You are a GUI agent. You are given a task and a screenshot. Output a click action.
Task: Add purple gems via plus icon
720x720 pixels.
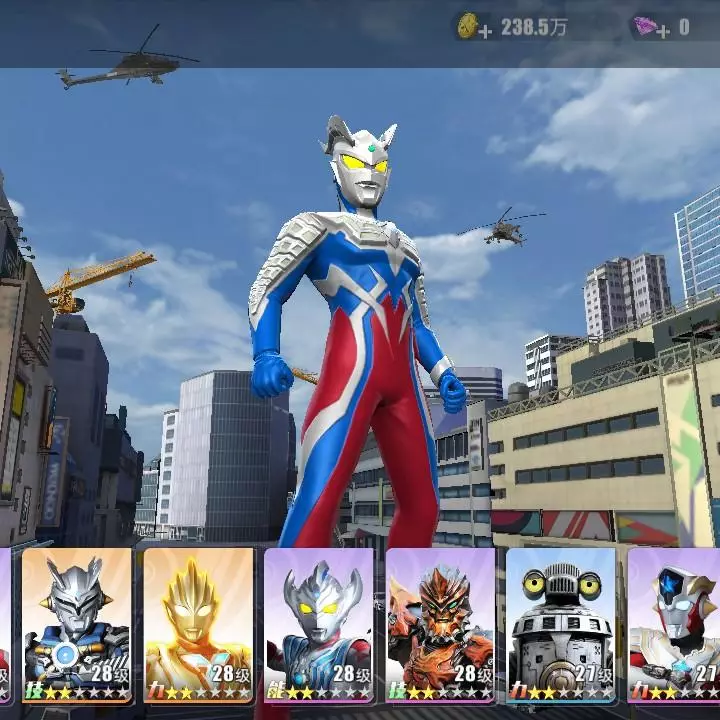tap(661, 31)
